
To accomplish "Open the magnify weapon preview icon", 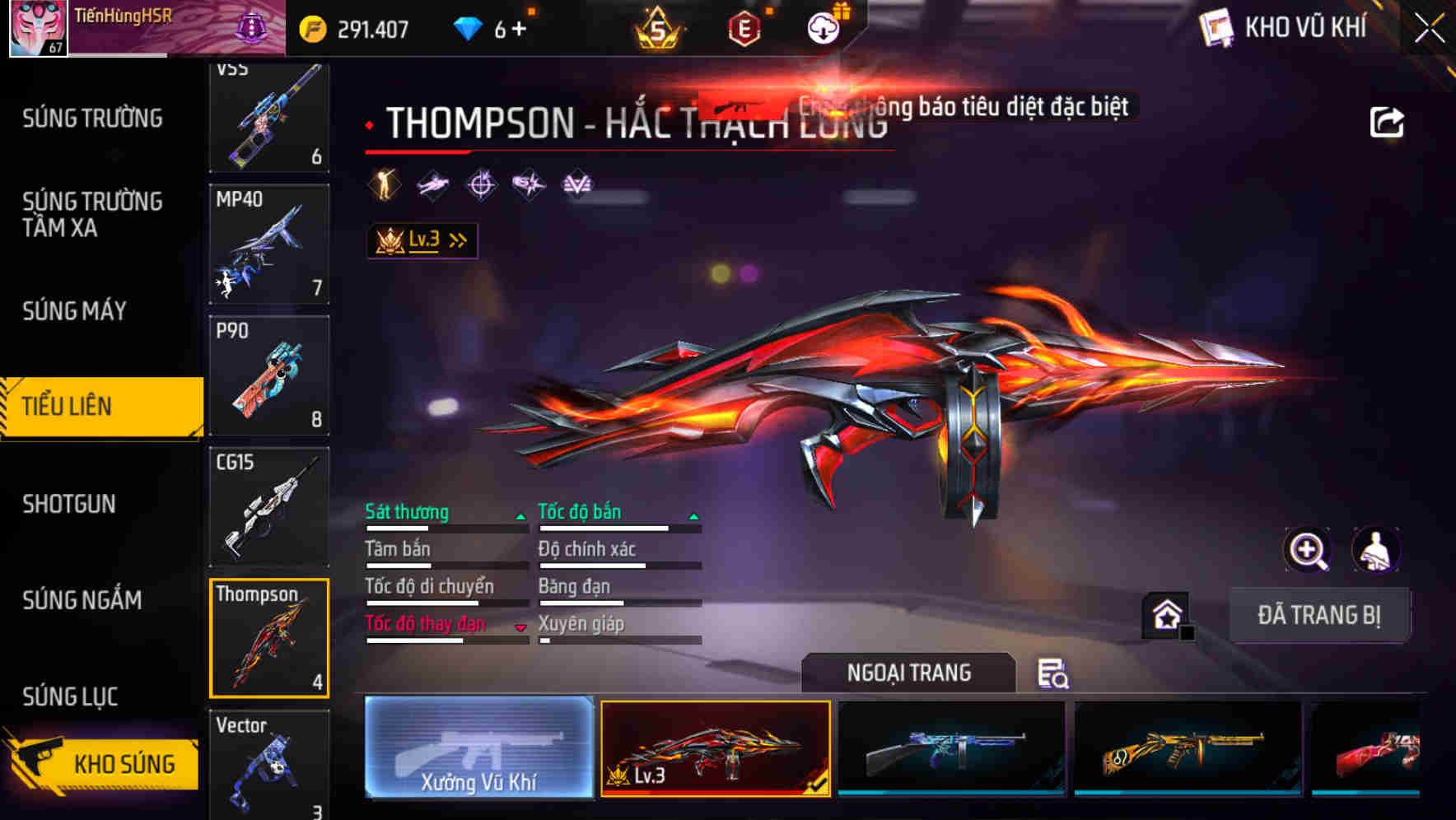I will 1309,550.
